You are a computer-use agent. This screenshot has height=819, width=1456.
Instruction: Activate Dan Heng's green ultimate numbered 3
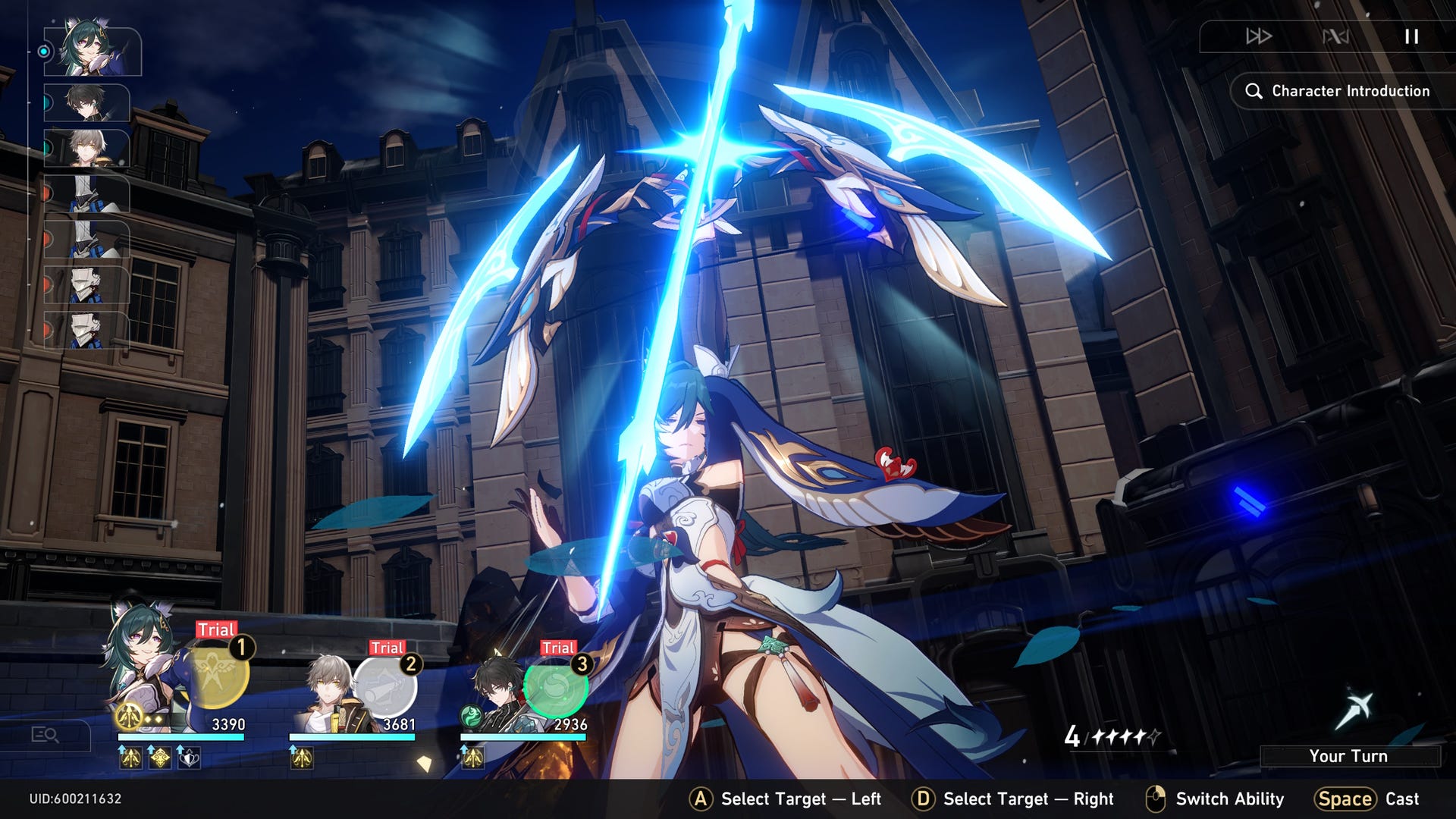click(x=556, y=687)
